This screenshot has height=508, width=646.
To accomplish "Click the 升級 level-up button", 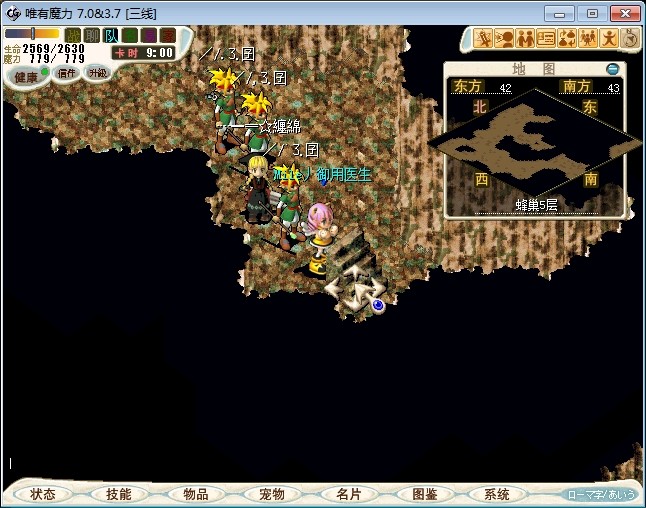I will pos(97,73).
